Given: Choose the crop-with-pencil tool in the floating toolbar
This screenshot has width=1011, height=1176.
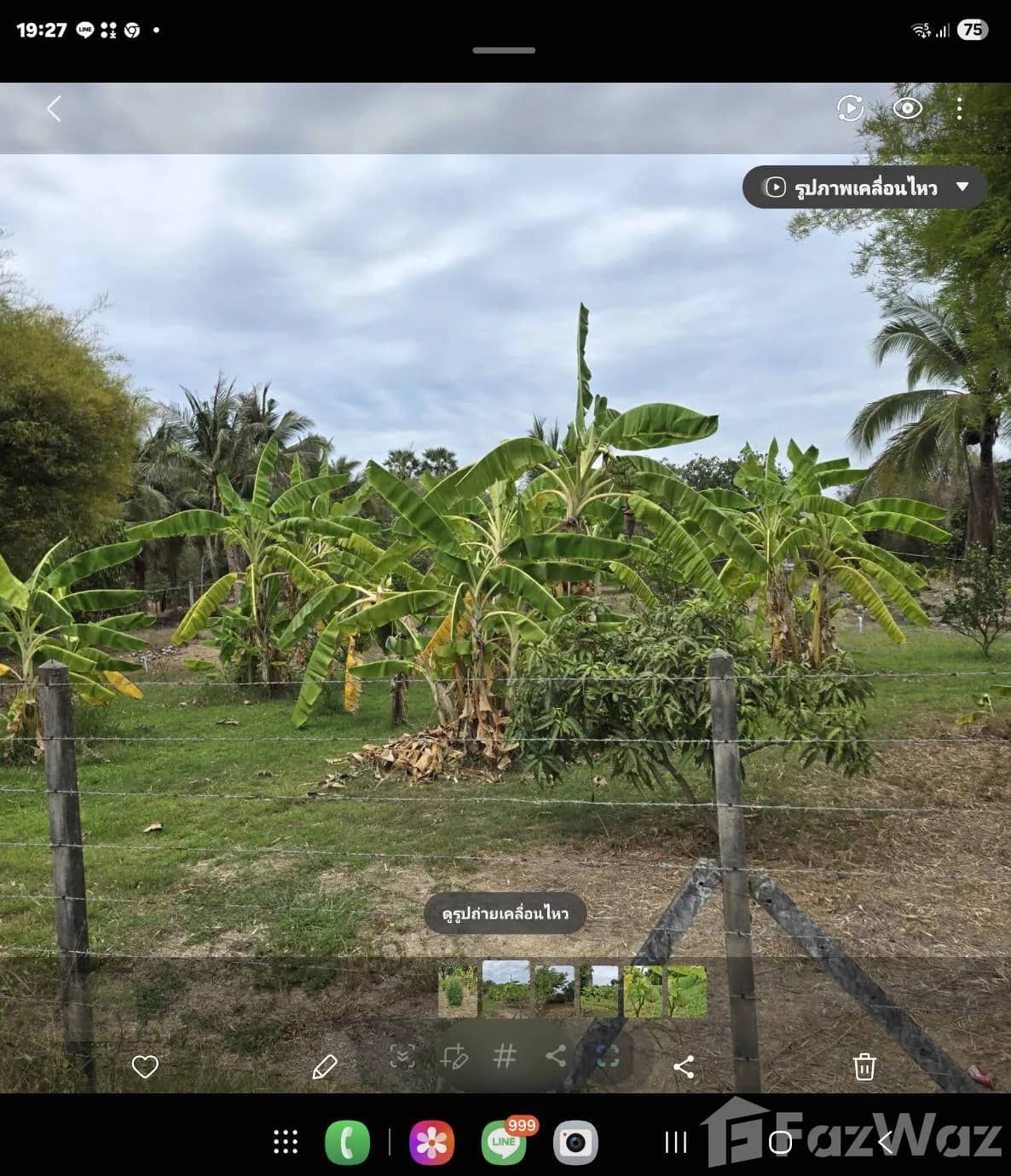Looking at the screenshot, I should tap(454, 1057).
